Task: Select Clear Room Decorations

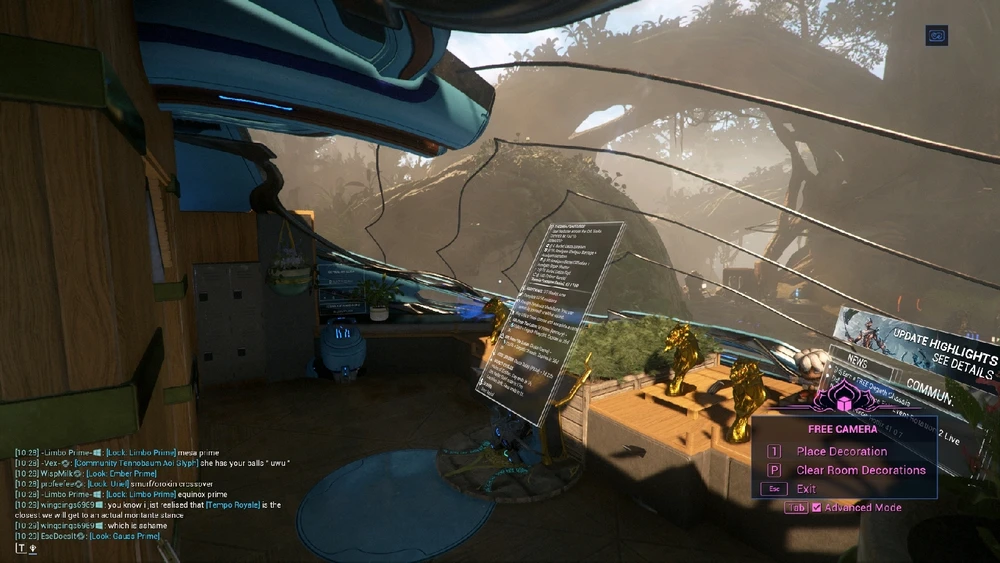Action: [x=860, y=470]
